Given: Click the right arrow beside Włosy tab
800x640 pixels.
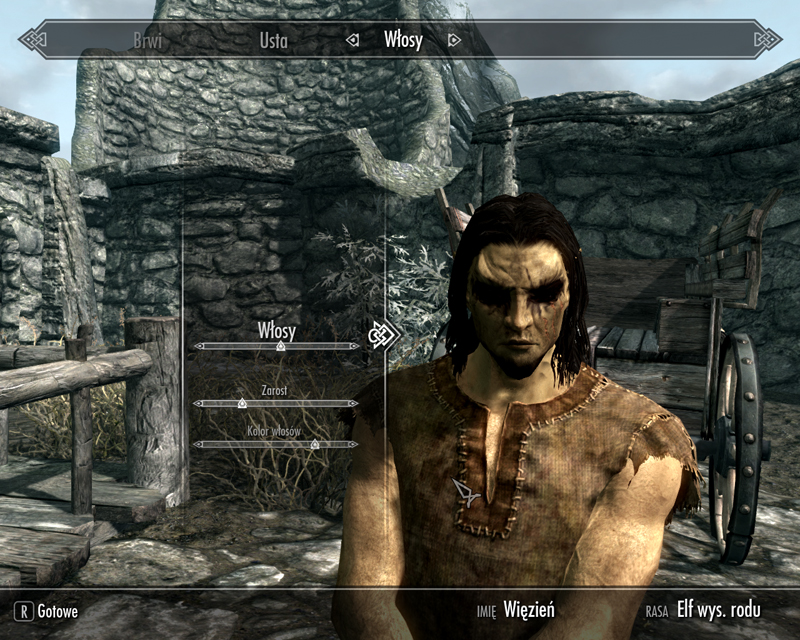Looking at the screenshot, I should [454, 40].
